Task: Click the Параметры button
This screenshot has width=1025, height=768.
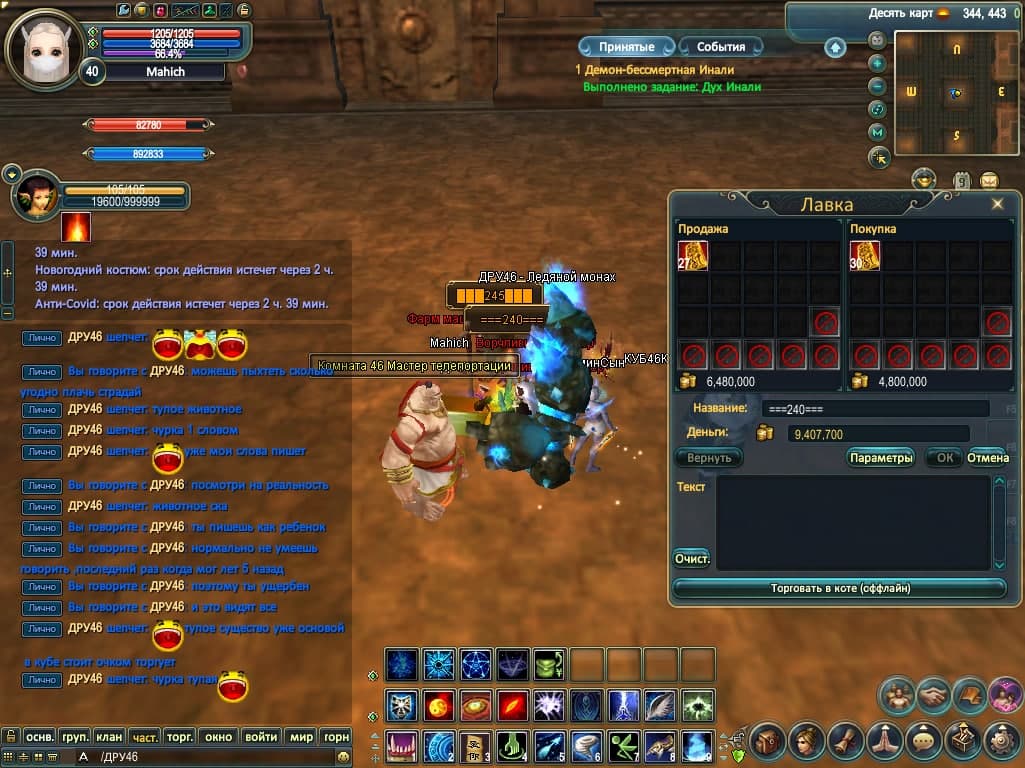Action: click(x=881, y=458)
